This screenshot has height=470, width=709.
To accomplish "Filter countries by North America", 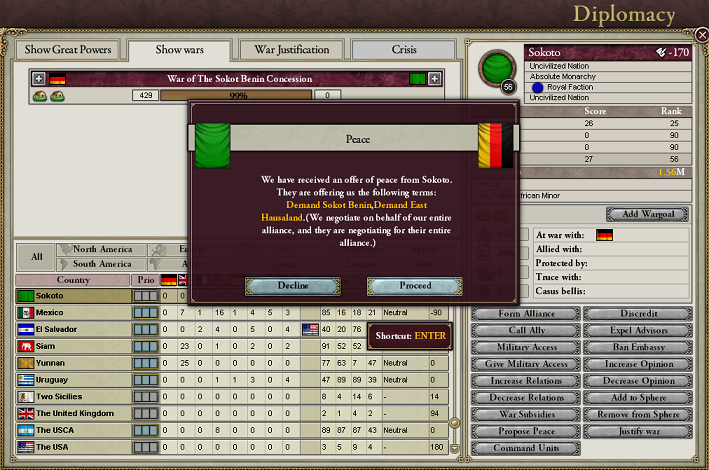I will click(102, 249).
